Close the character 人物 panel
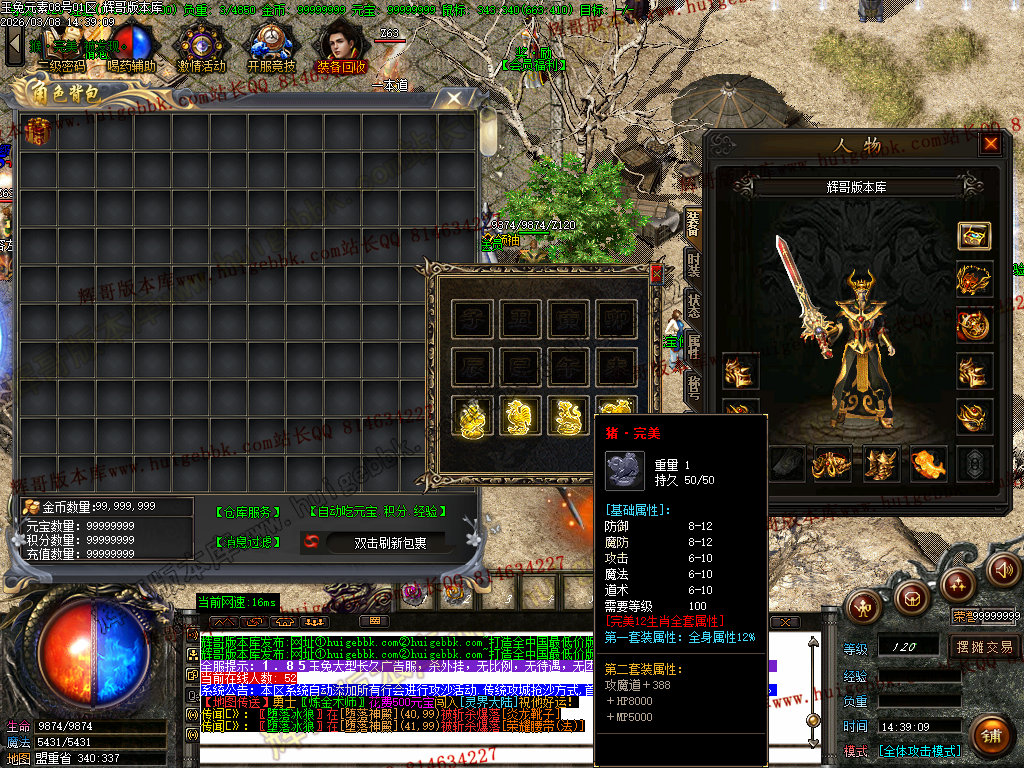The image size is (1024, 768). pos(990,144)
